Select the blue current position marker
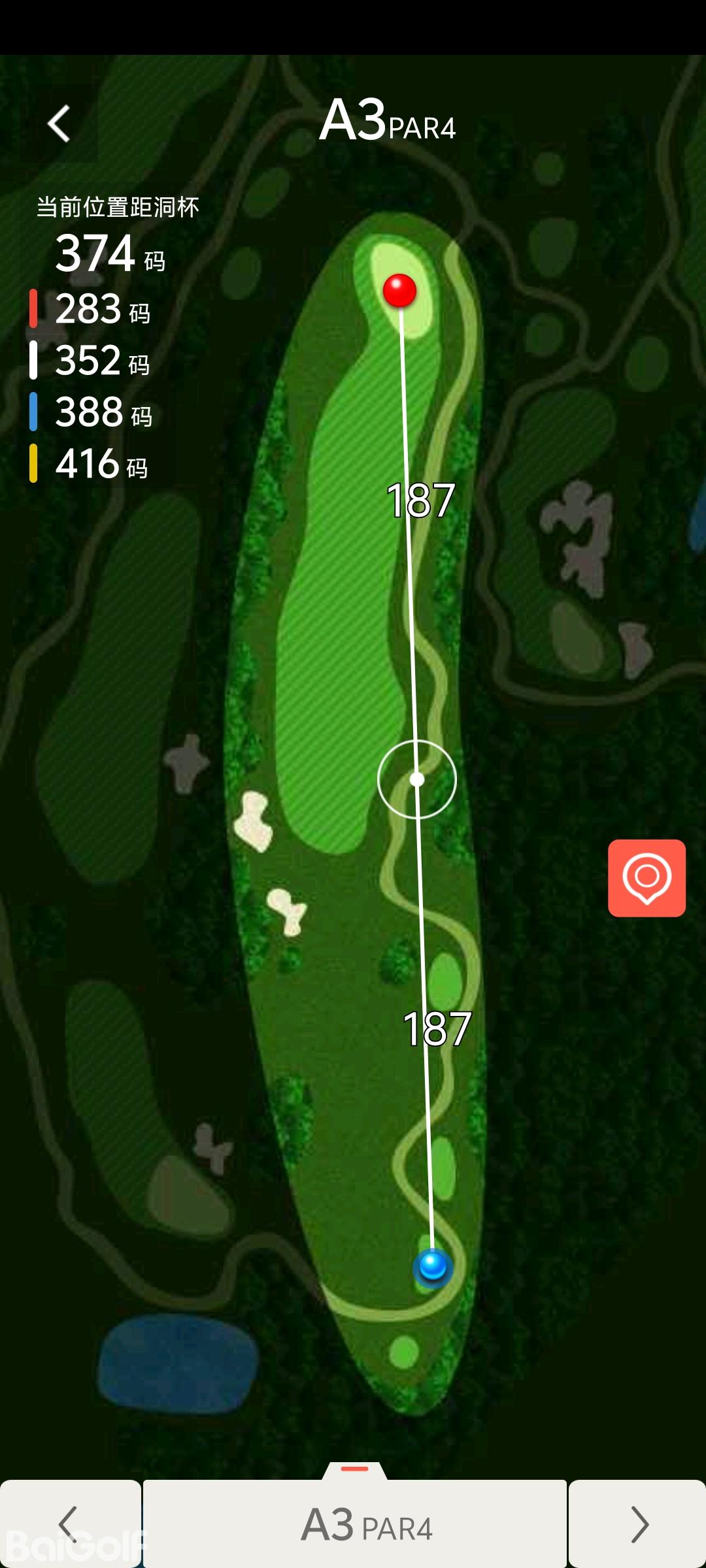The width and height of the screenshot is (706, 1568). pos(432,1266)
